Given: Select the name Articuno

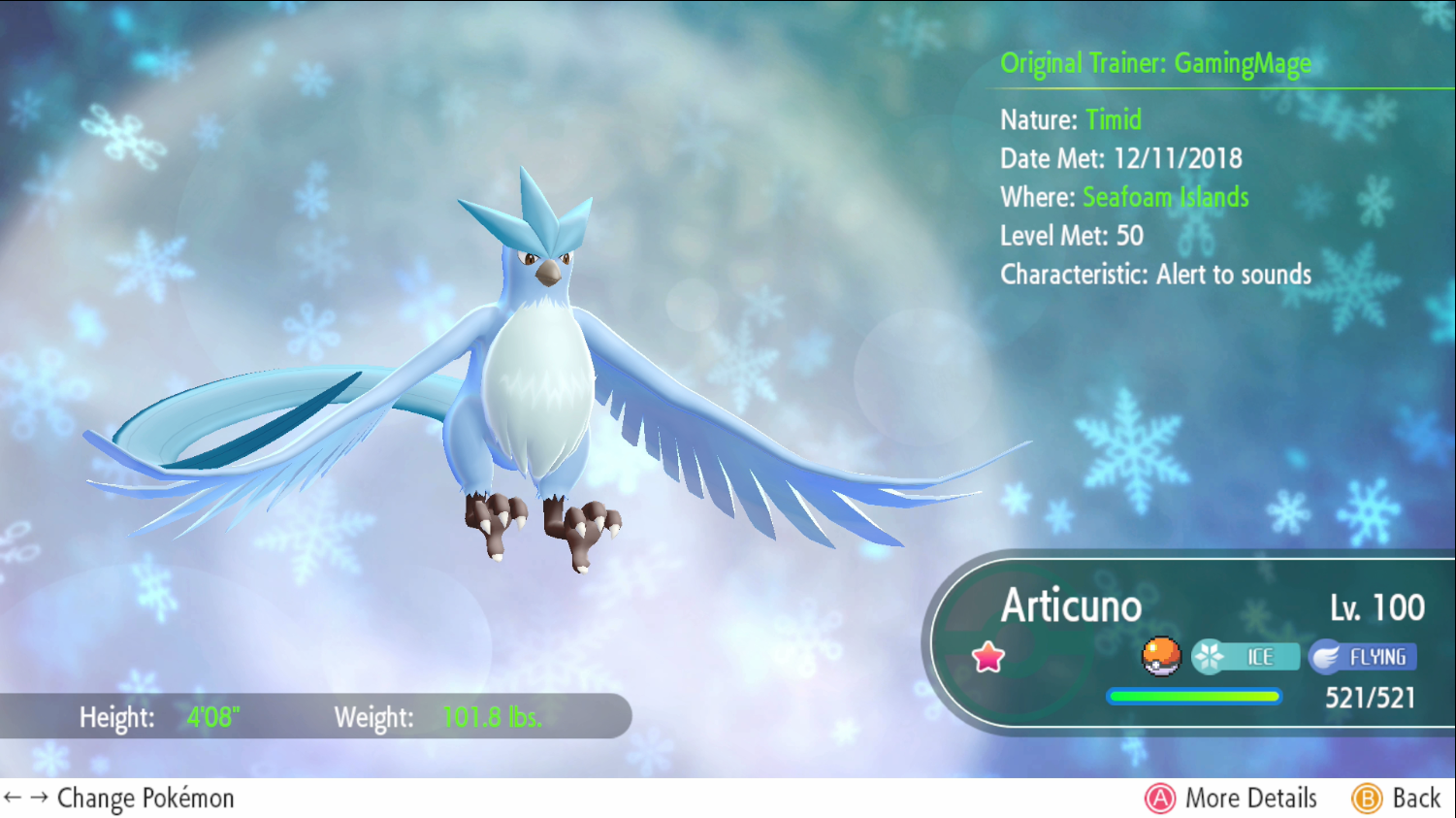Looking at the screenshot, I should 1069,606.
